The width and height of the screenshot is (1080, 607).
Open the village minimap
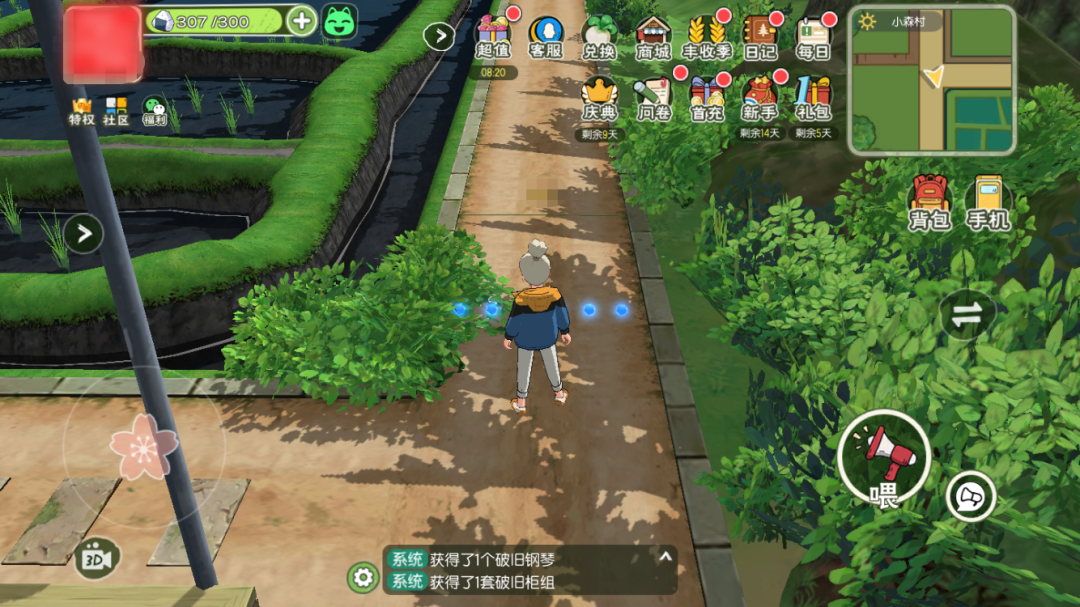click(x=932, y=80)
